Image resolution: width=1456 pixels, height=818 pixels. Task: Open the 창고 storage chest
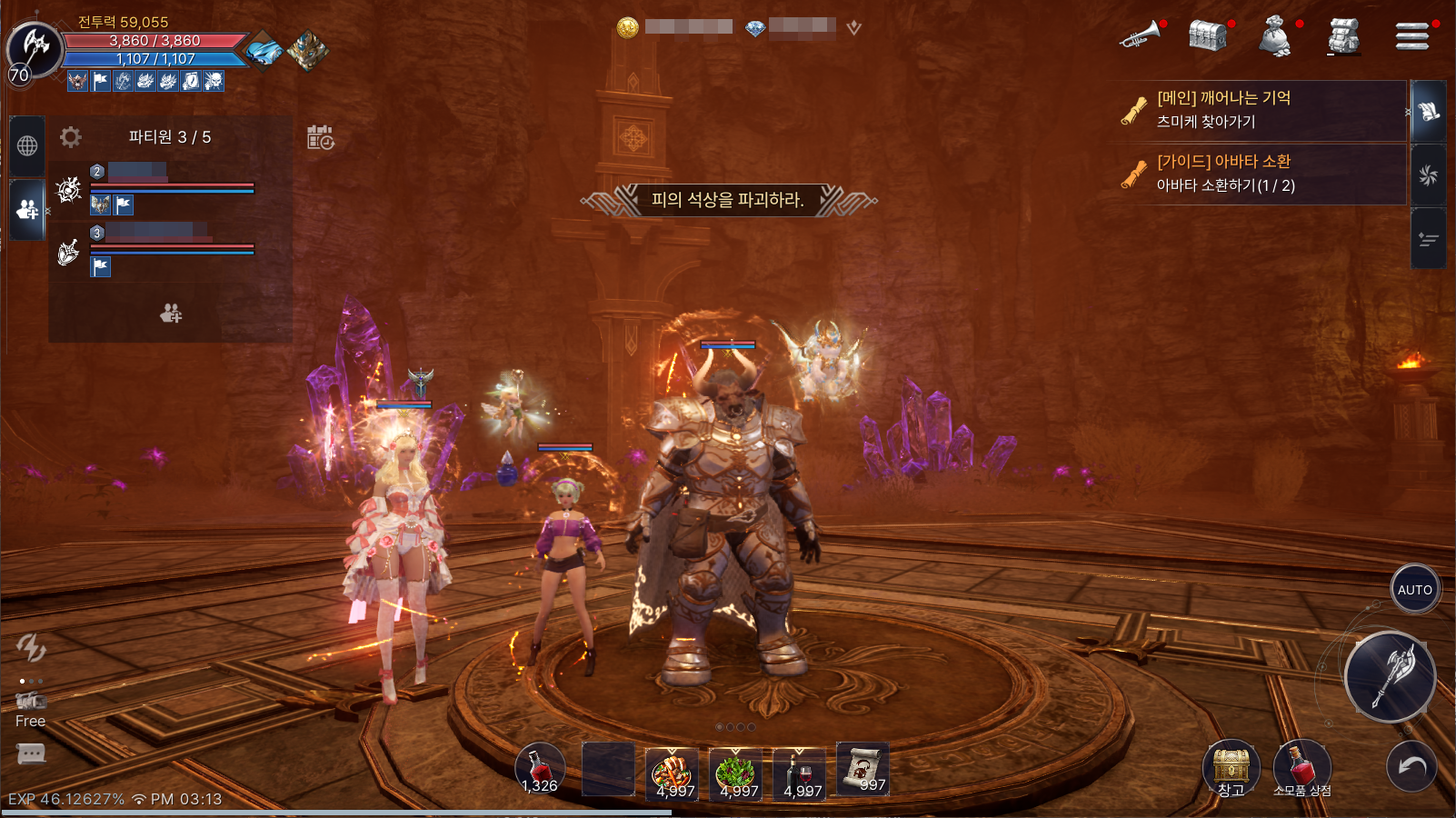tap(1231, 767)
